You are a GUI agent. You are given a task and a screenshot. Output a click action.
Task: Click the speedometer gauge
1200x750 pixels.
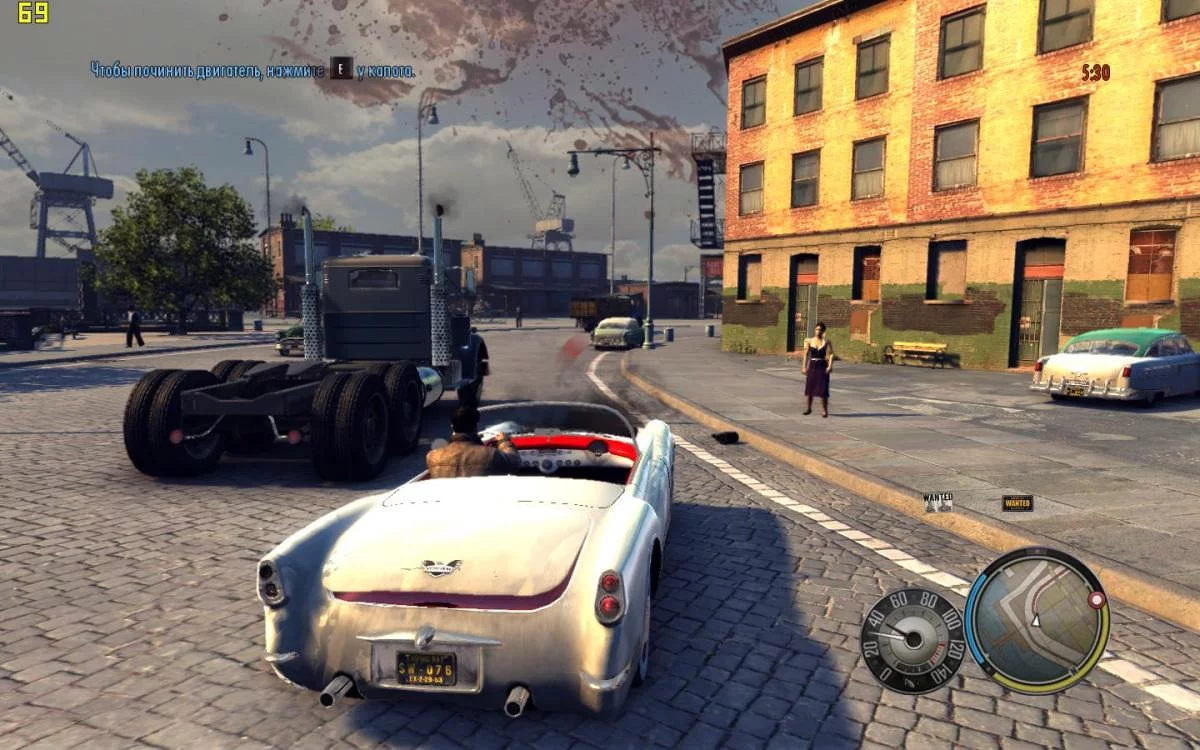(x=911, y=638)
